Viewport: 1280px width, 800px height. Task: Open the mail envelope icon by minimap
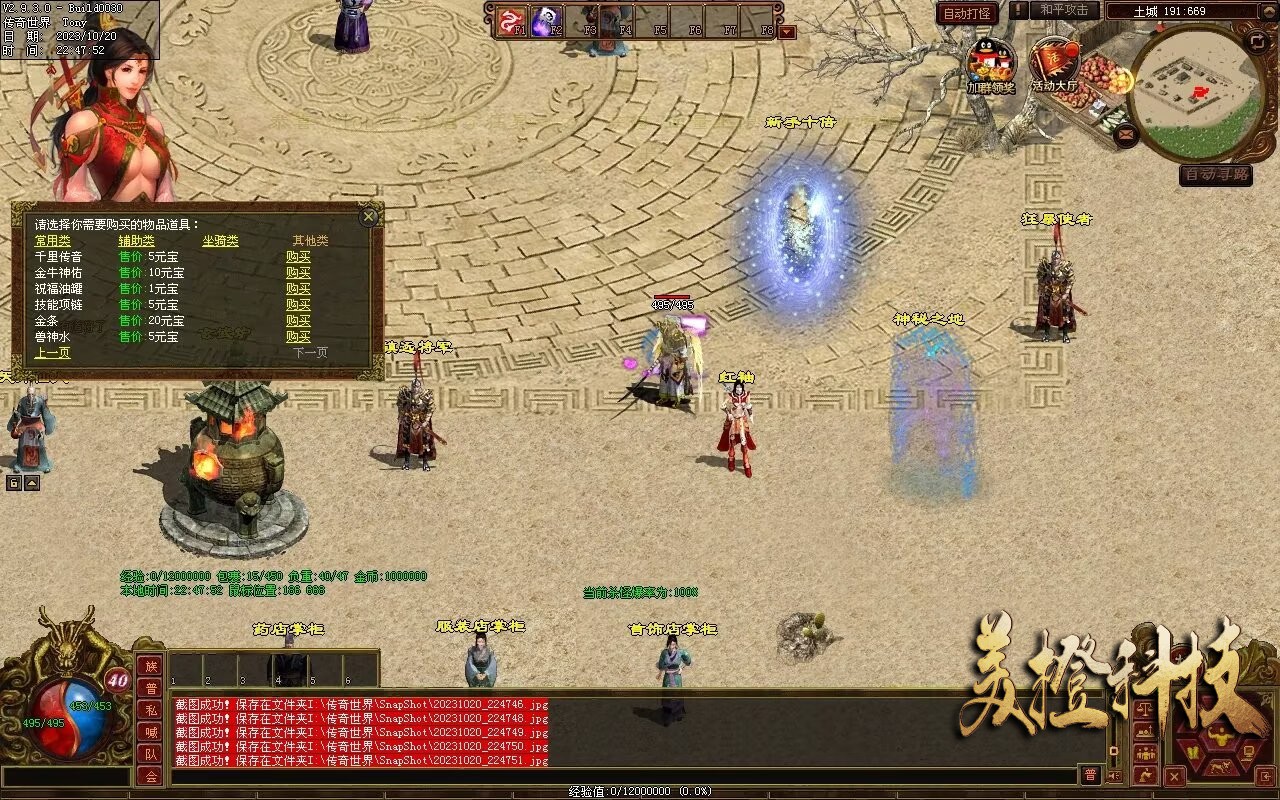pyautogui.click(x=1127, y=132)
